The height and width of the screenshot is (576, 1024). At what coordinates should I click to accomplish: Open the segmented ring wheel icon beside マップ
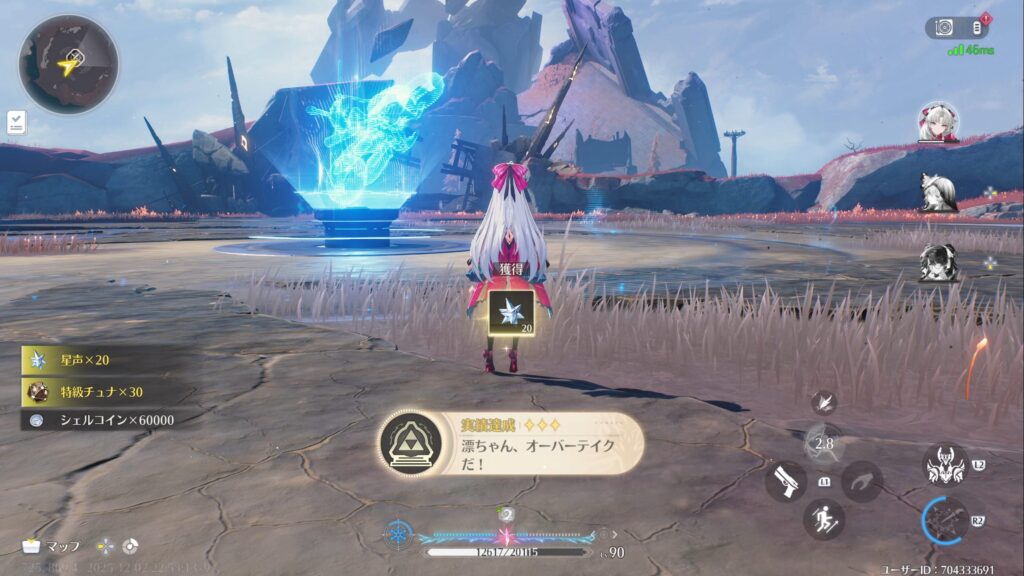pos(130,547)
